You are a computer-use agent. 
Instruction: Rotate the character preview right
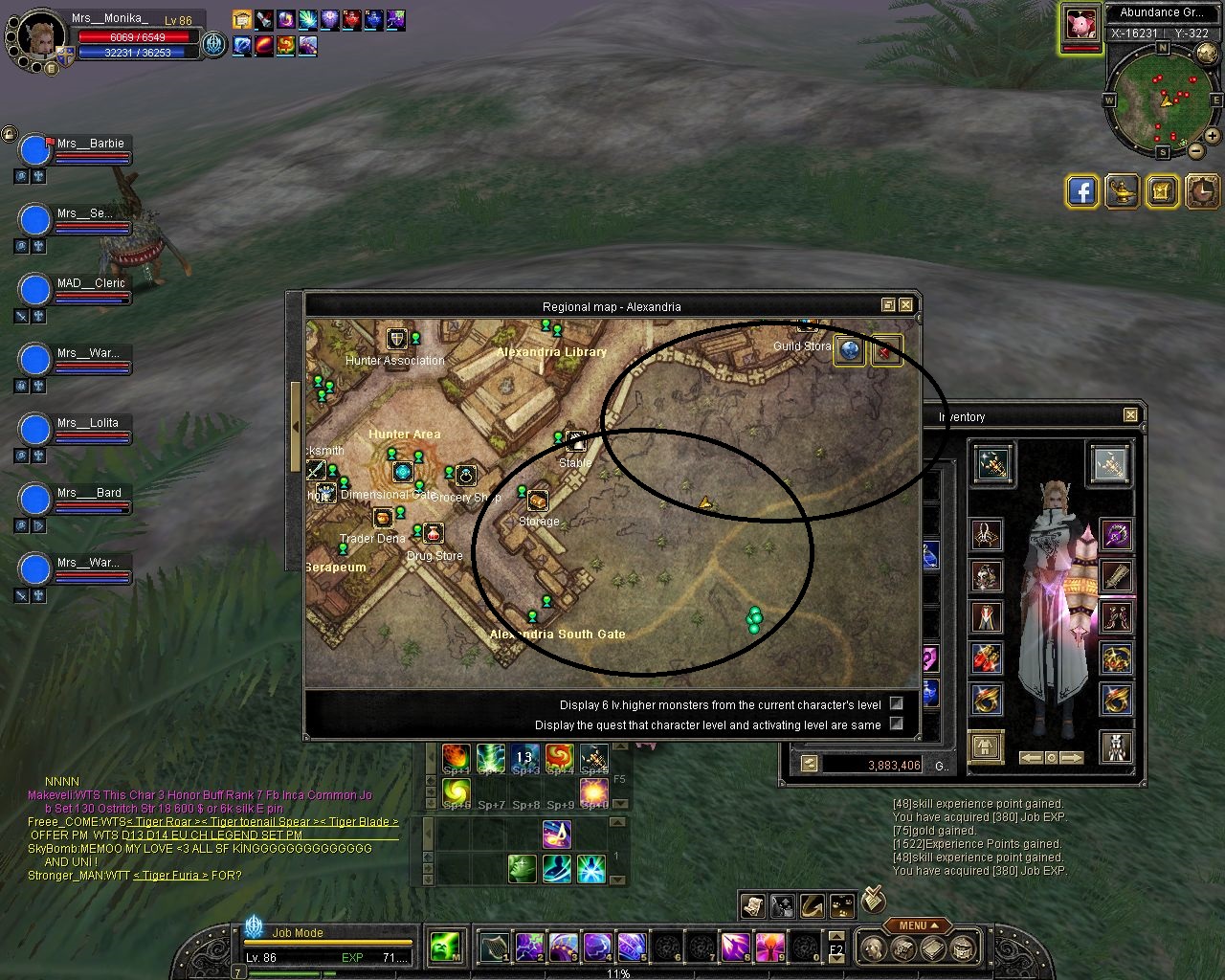[1072, 757]
